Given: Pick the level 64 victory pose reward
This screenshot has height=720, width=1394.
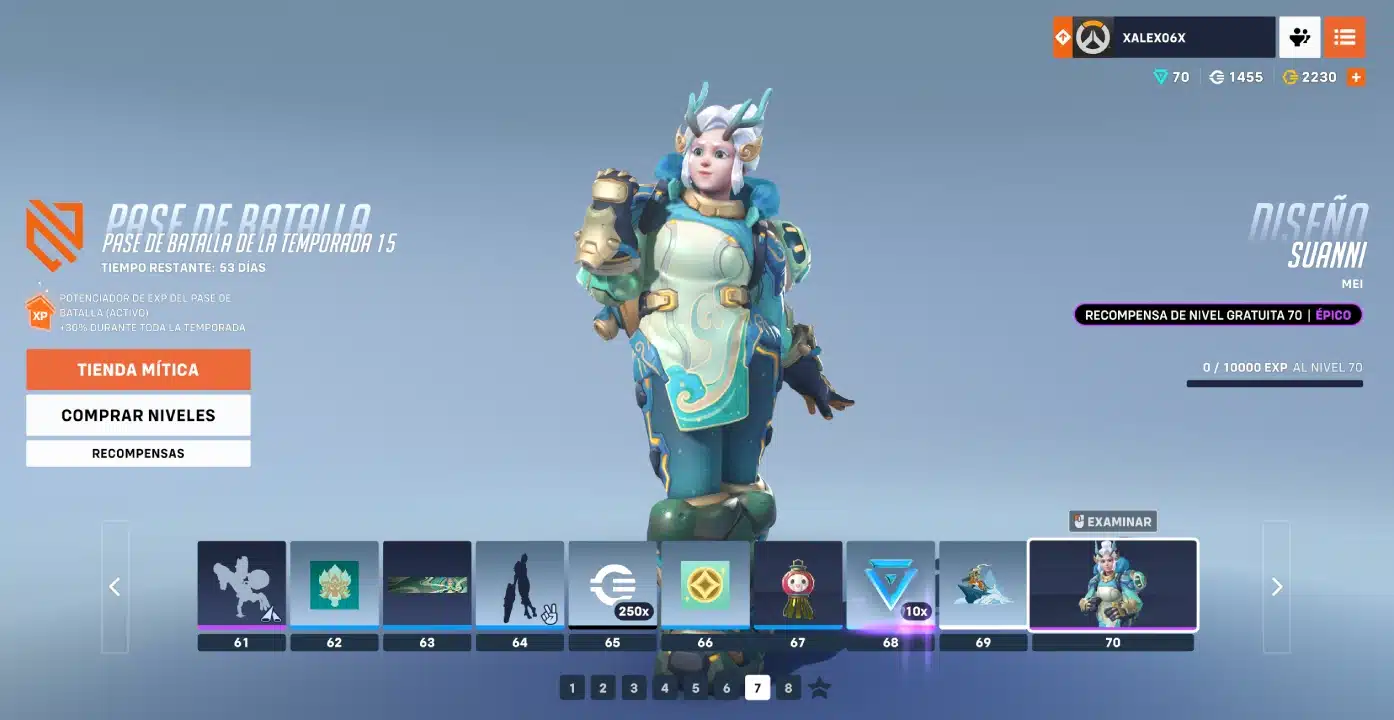Looking at the screenshot, I should pyautogui.click(x=520, y=585).
